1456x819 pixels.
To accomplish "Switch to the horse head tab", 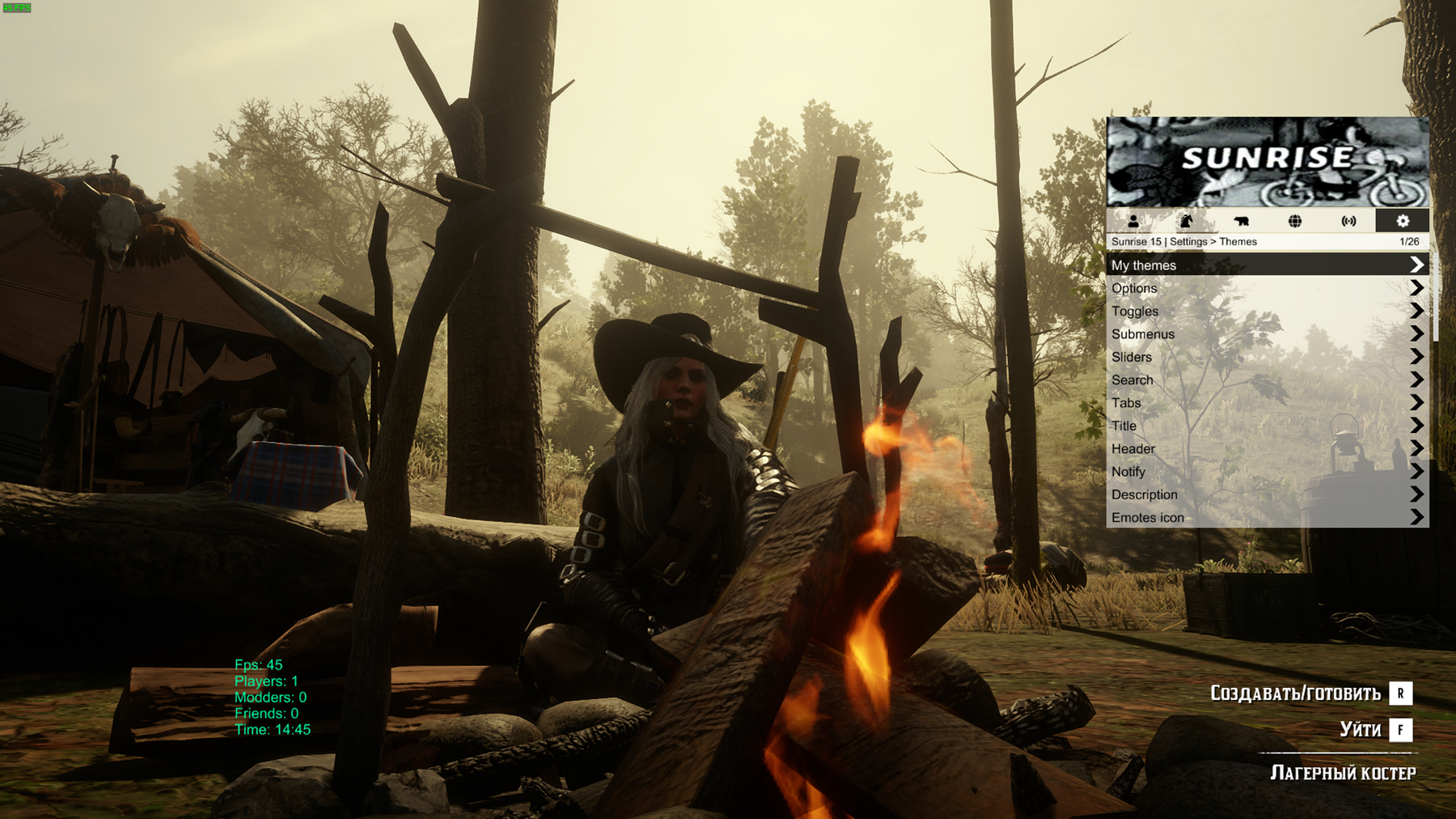I will 1187,221.
